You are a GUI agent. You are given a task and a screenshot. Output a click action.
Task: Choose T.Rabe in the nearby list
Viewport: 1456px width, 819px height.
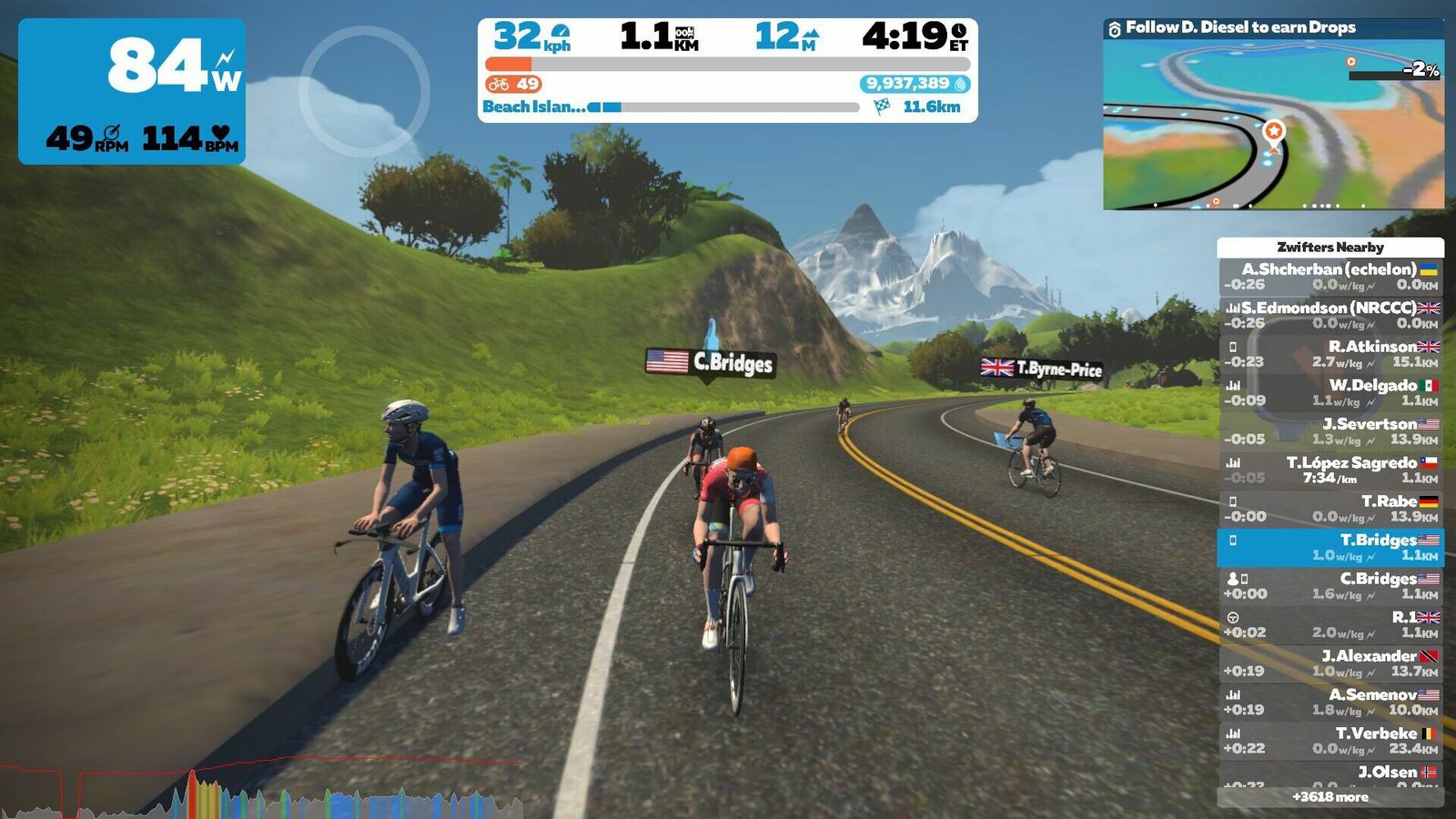[1330, 509]
